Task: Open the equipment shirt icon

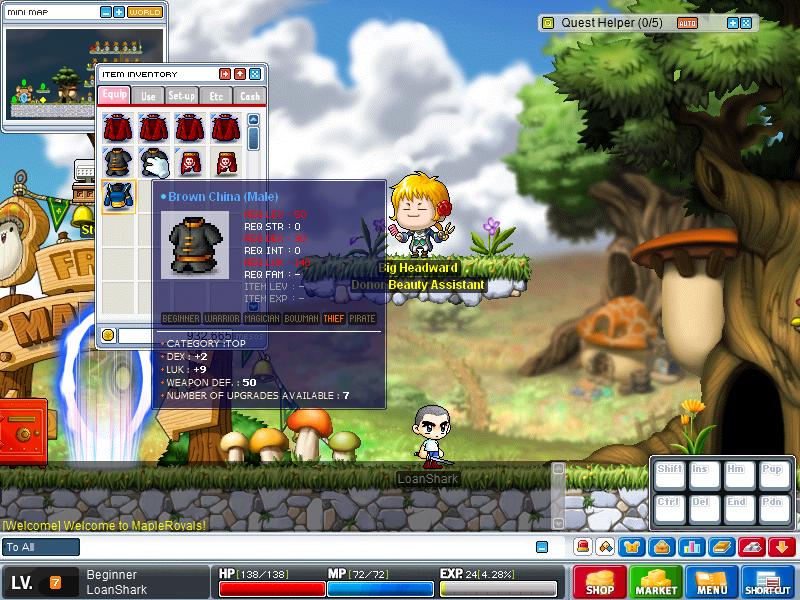Action: tap(633, 547)
